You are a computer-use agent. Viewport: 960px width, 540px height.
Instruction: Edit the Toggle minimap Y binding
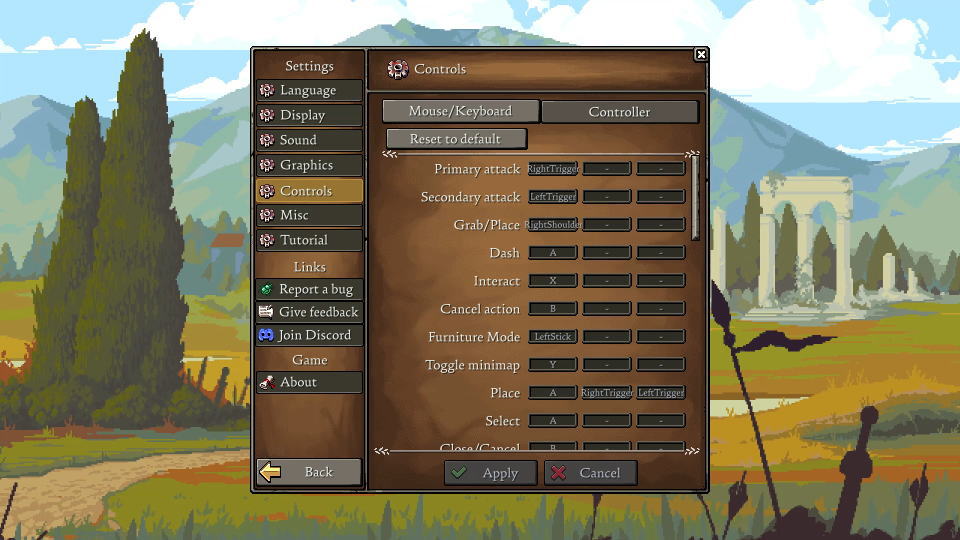[552, 365]
